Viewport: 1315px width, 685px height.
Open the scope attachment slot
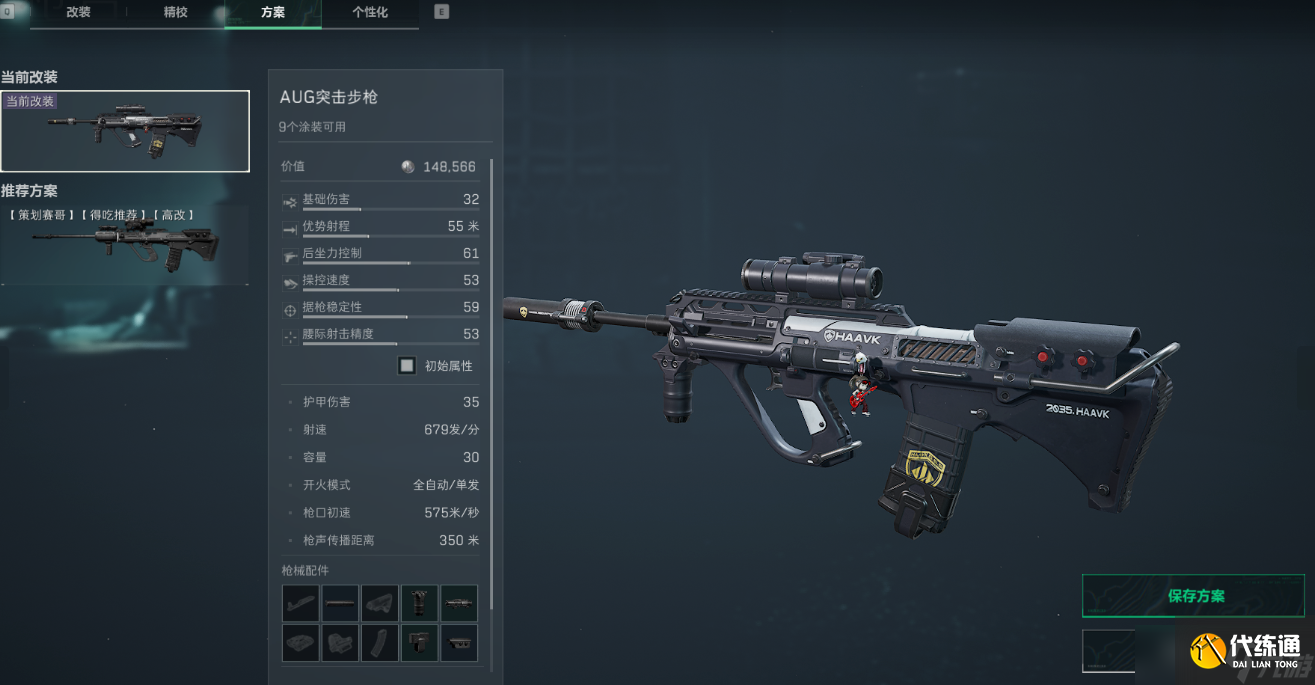pos(459,604)
